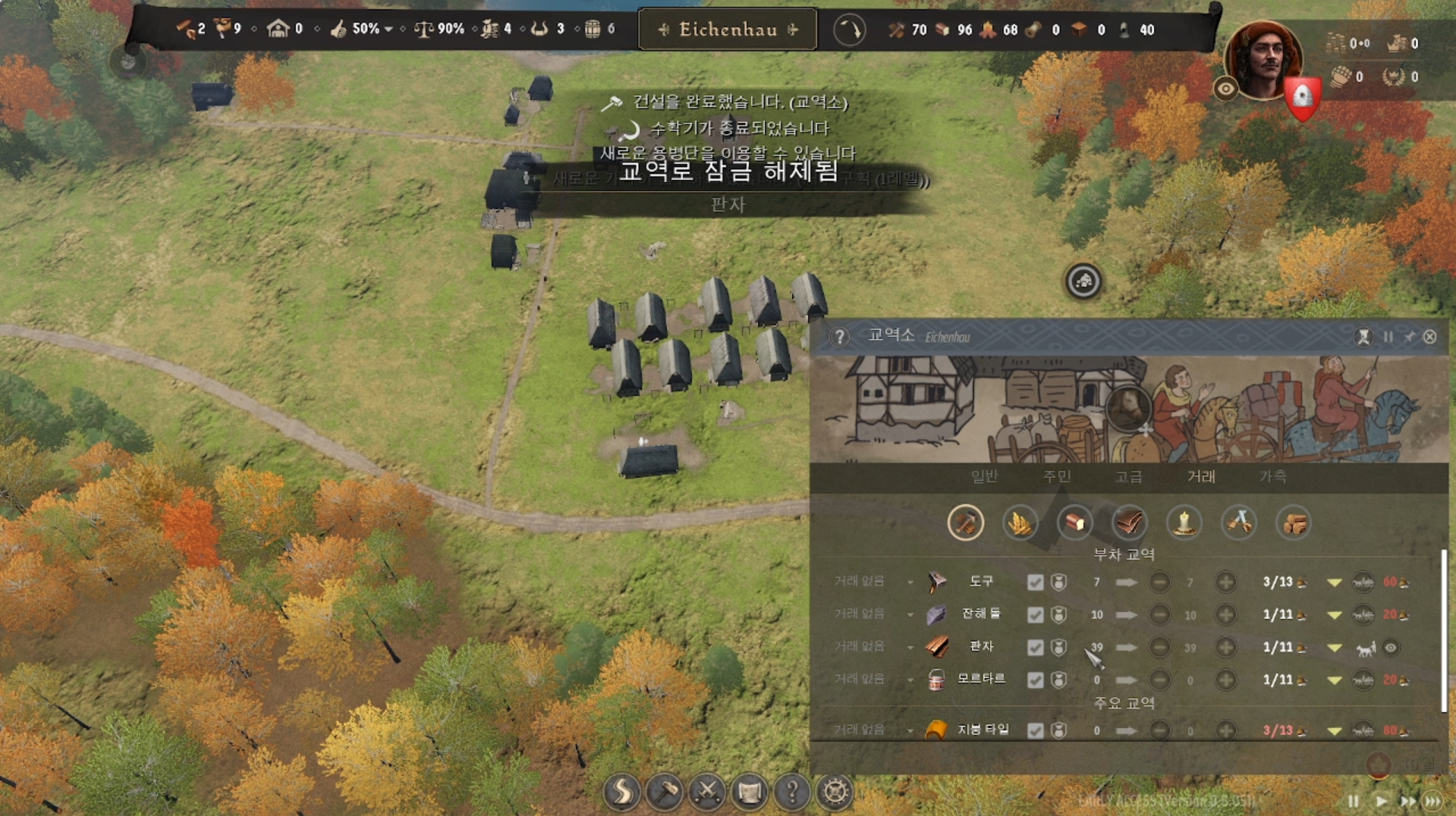Open the 고급 tab

1128,476
